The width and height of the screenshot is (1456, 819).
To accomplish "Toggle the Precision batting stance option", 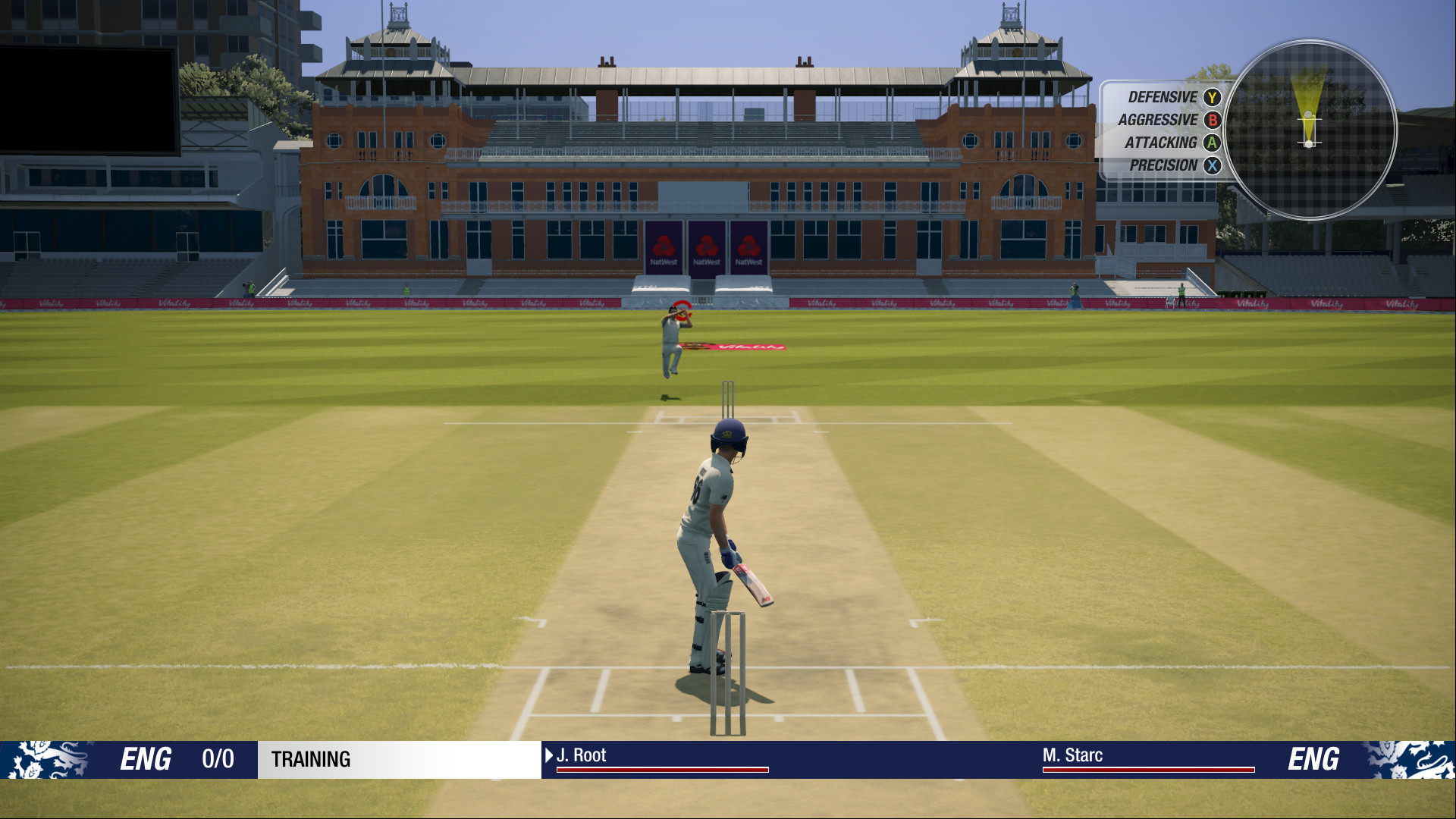I will pos(1163,165).
